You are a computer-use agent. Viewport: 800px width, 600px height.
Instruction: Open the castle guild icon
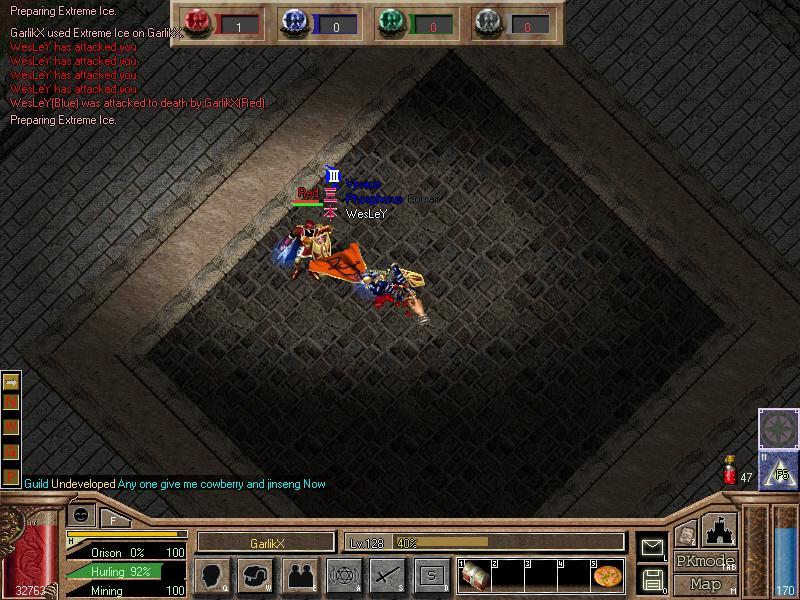tap(720, 530)
